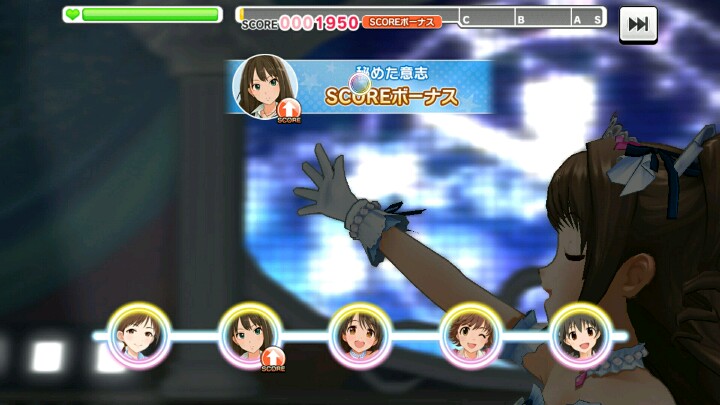Tap the note circle with SCORE badge
Viewport: 720px width, 405px height.
coord(249,335)
